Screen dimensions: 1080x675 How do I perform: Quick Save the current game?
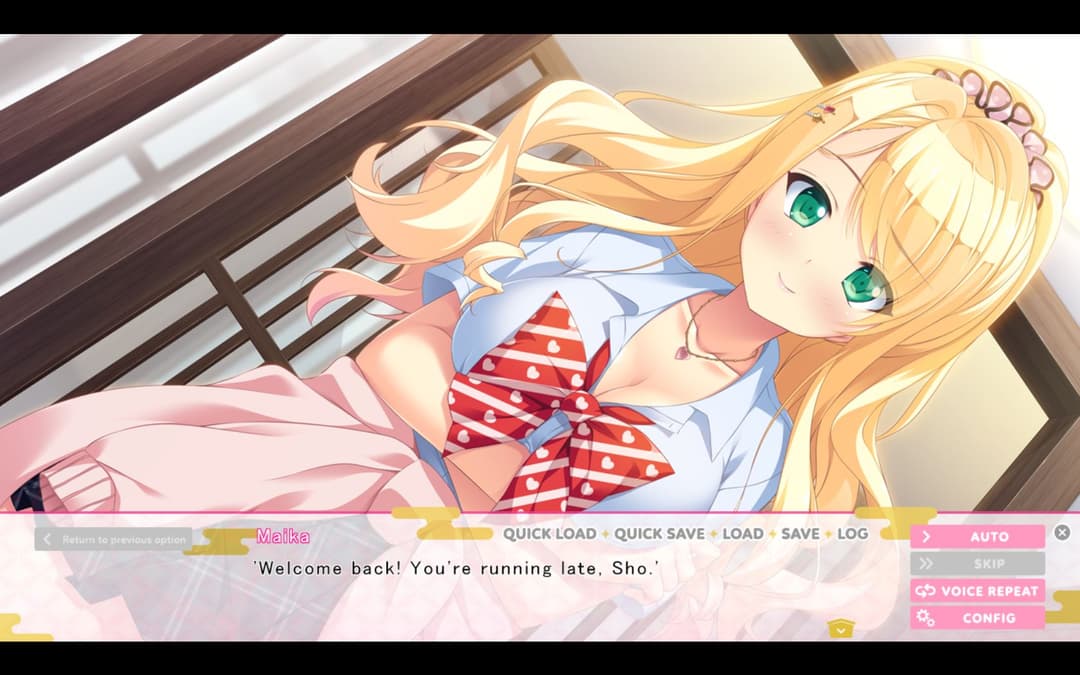659,534
